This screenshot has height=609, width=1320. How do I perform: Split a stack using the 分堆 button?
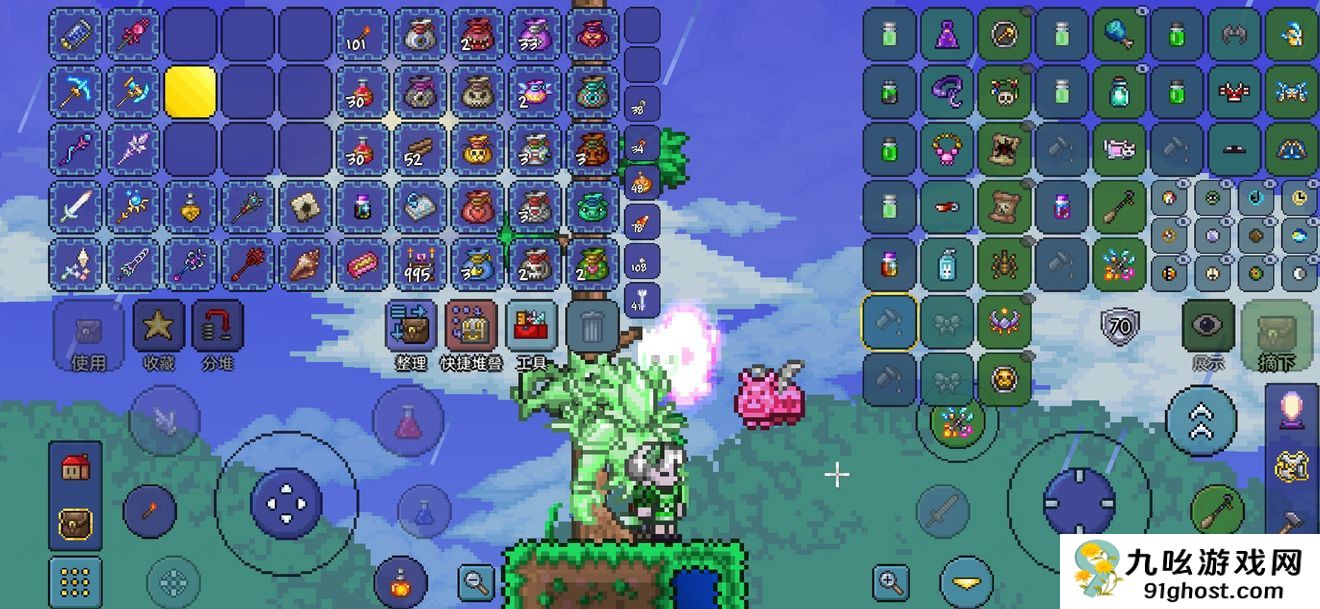pyautogui.click(x=217, y=328)
